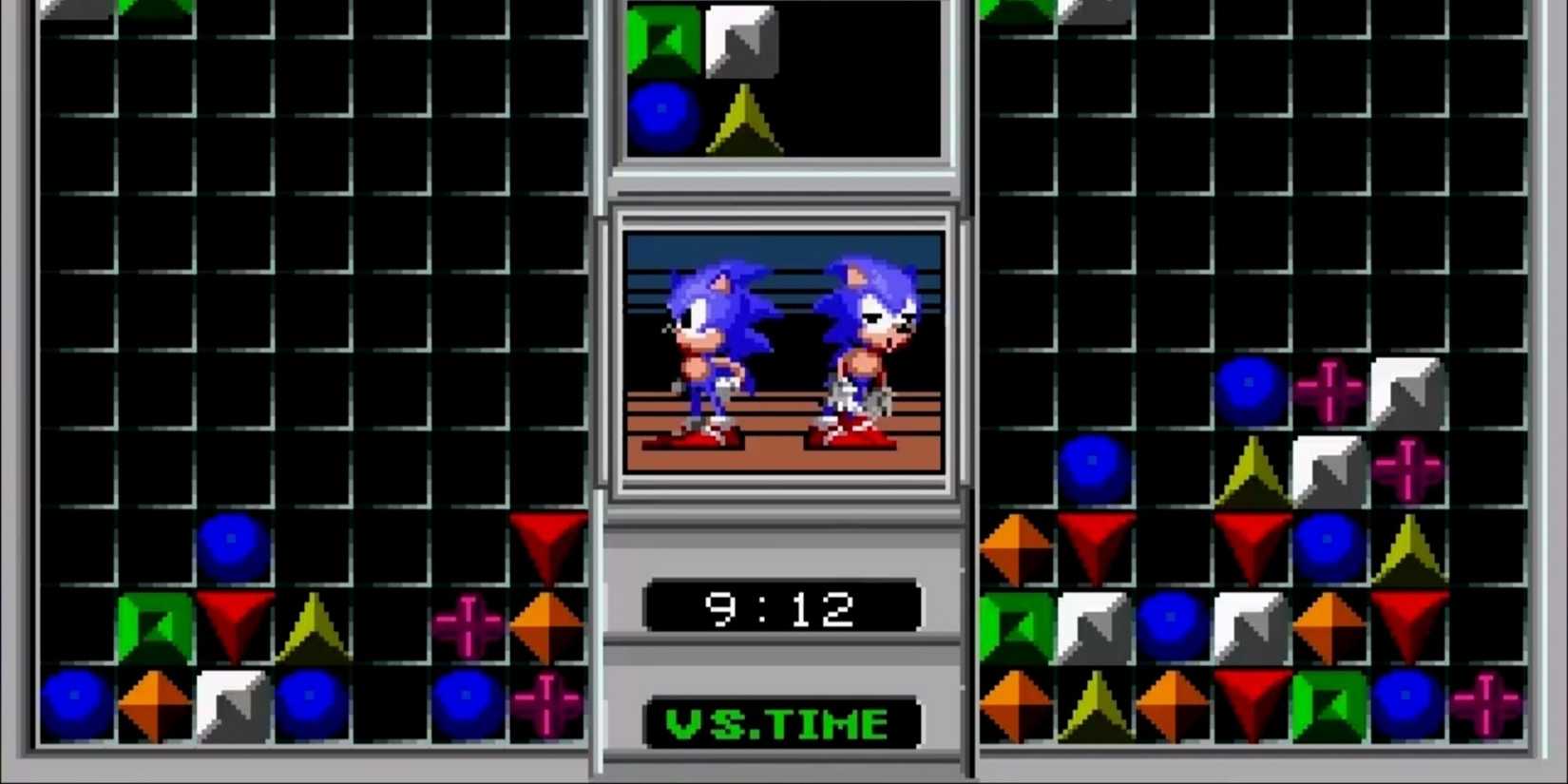Toggle the silver cube at the right playfield's top stack
The height and width of the screenshot is (784, 1568).
1405,390
